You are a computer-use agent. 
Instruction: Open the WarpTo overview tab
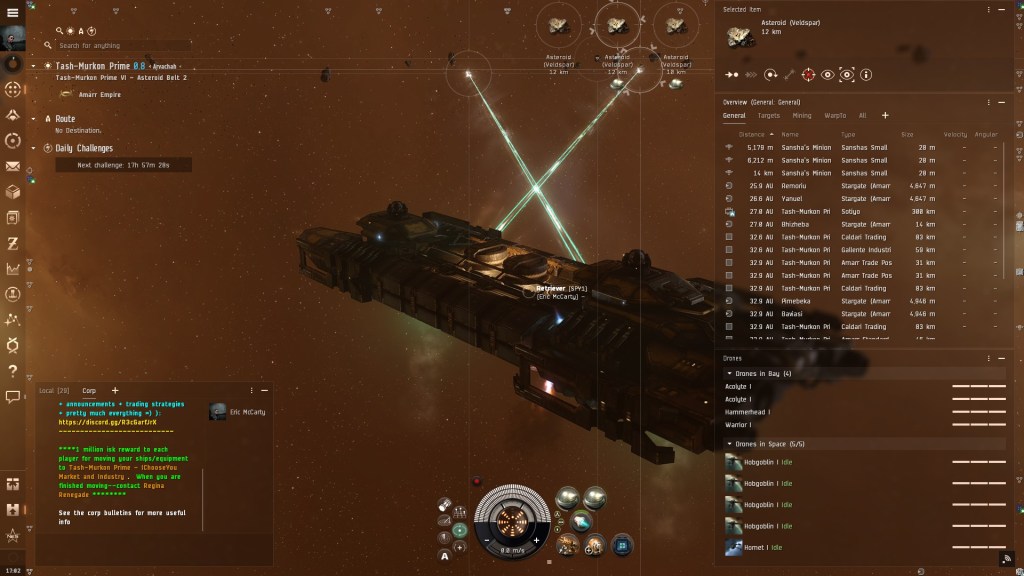click(834, 116)
